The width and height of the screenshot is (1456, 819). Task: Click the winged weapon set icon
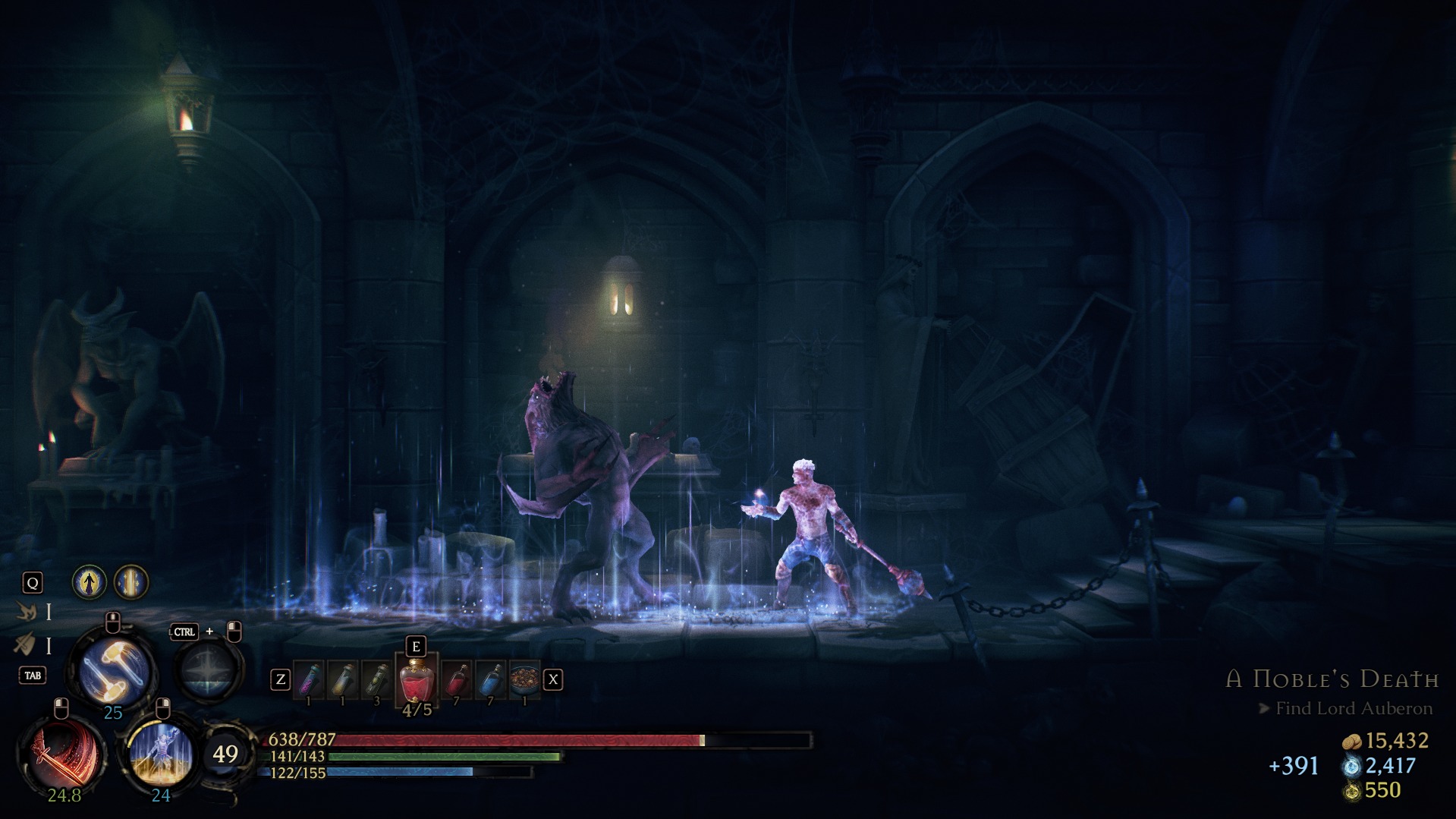(x=26, y=611)
